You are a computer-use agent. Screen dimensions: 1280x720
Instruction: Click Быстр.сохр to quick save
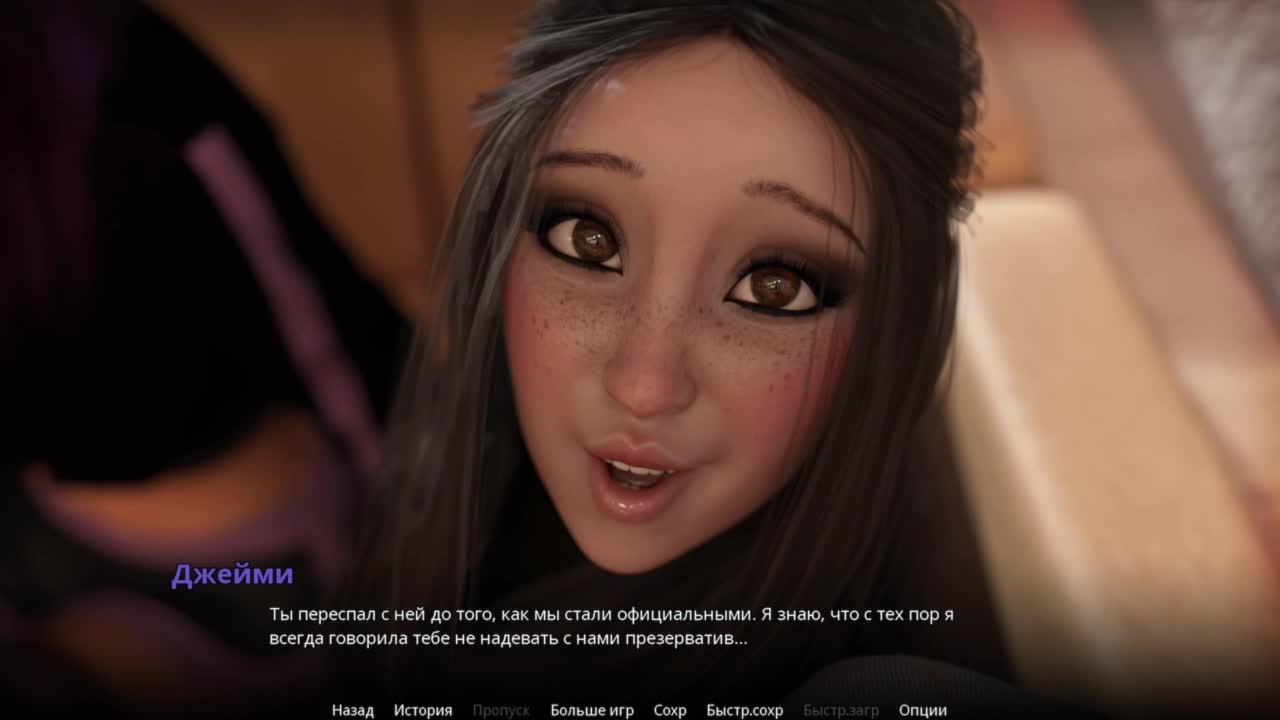pos(744,710)
